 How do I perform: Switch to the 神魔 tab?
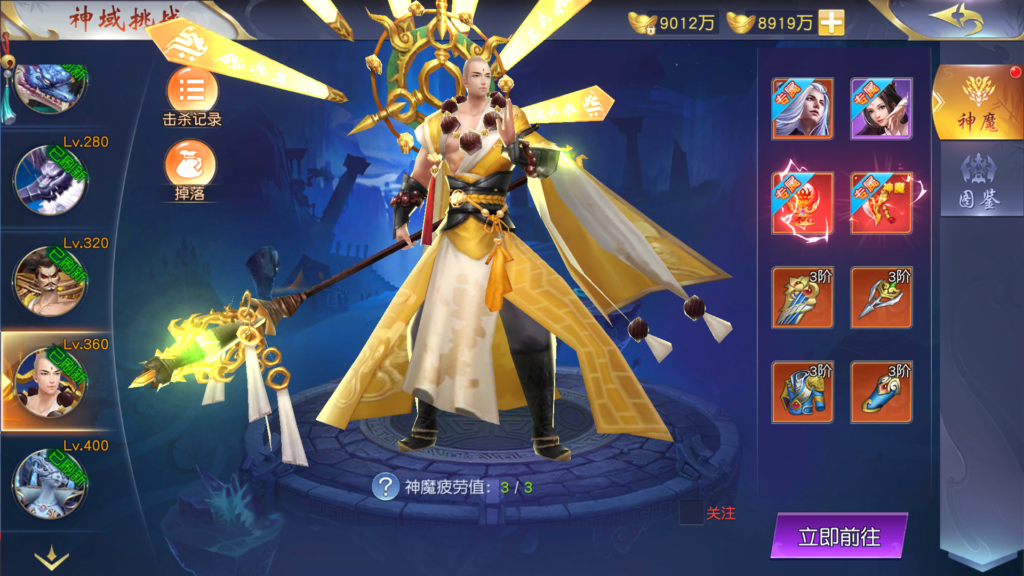(975, 102)
